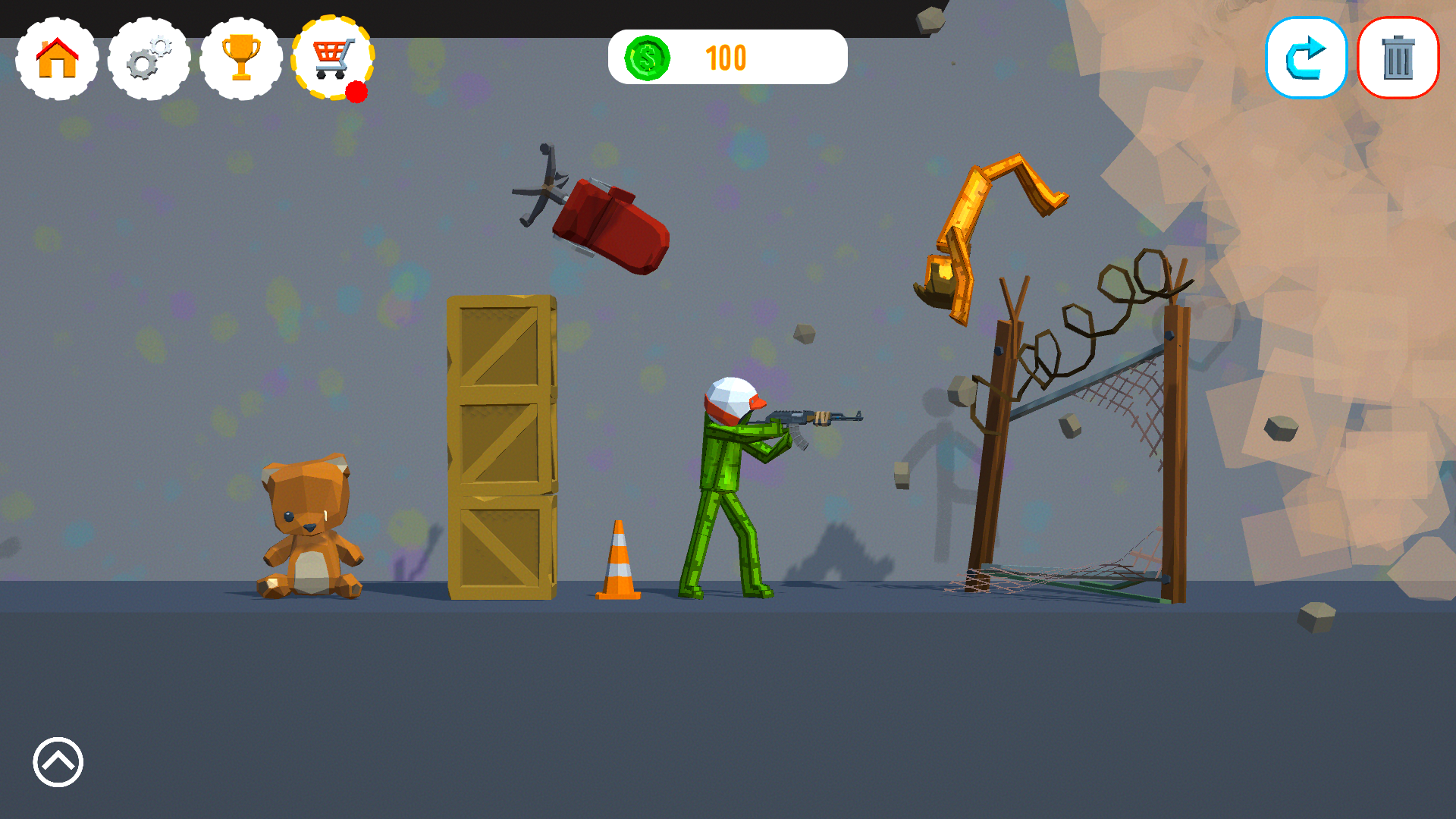The width and height of the screenshot is (1456, 819).
Task: Restart the level with the redo arrow
Action: pos(1306,57)
